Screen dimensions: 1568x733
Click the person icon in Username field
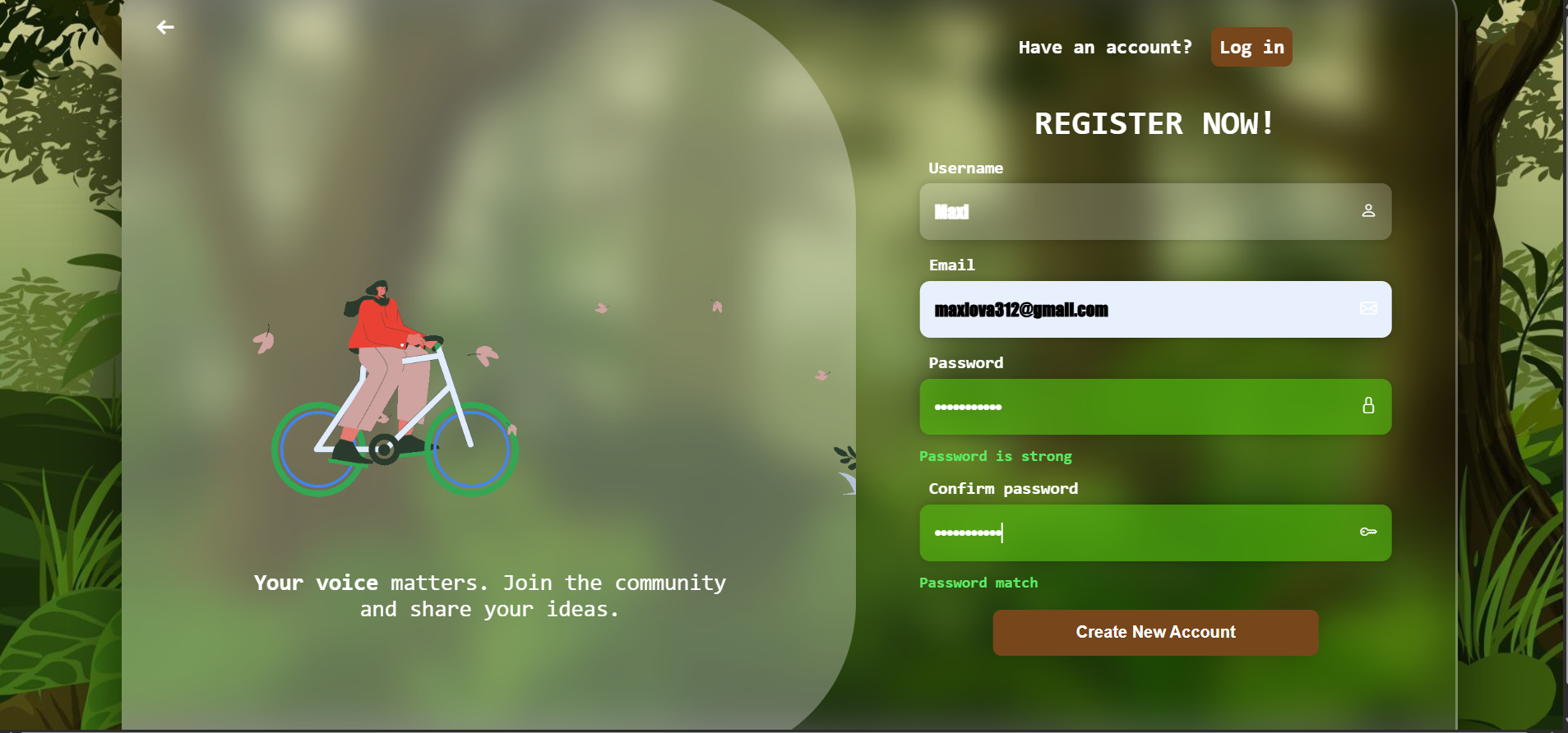[1367, 211]
